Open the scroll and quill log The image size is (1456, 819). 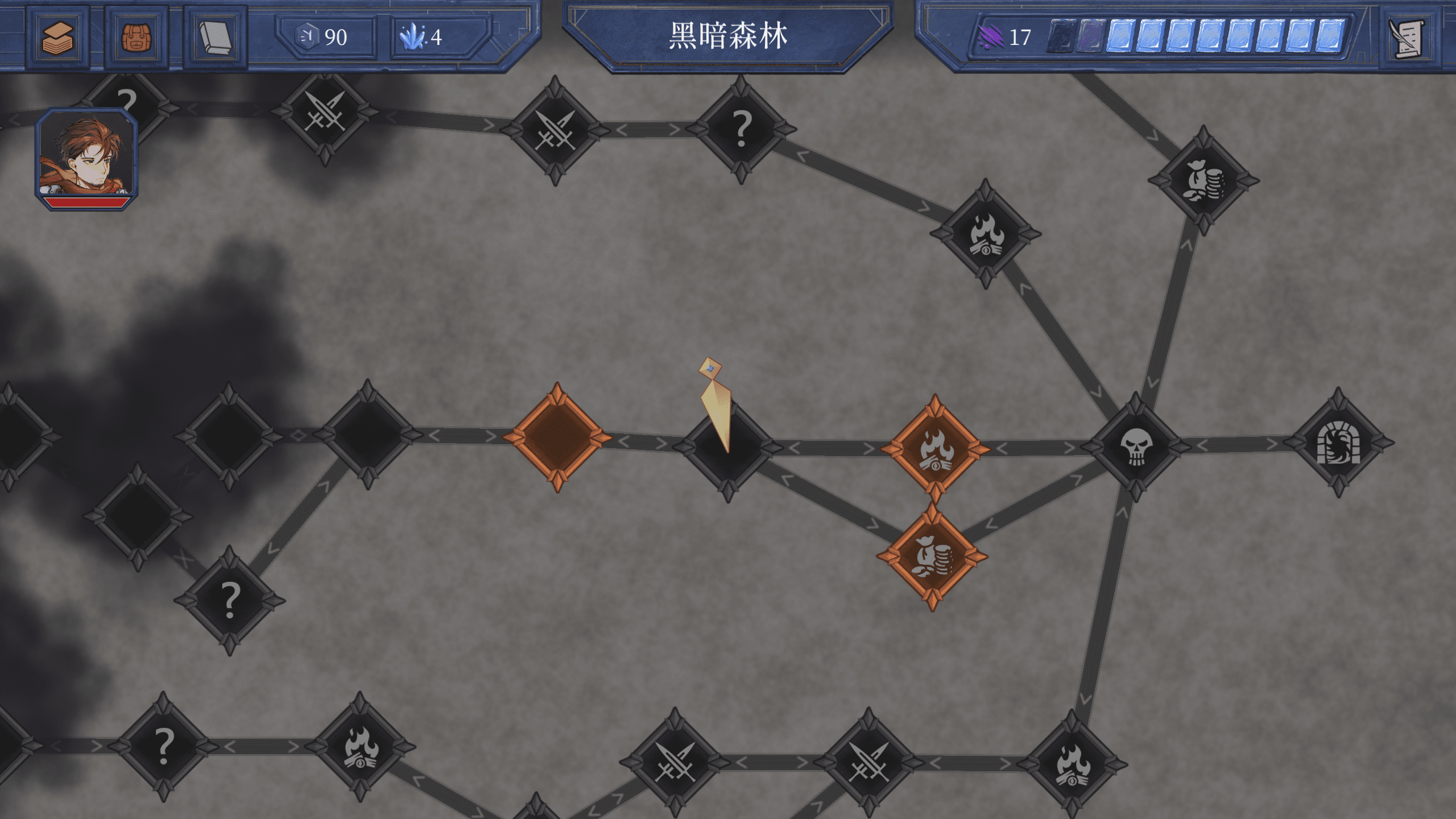(x=1407, y=38)
